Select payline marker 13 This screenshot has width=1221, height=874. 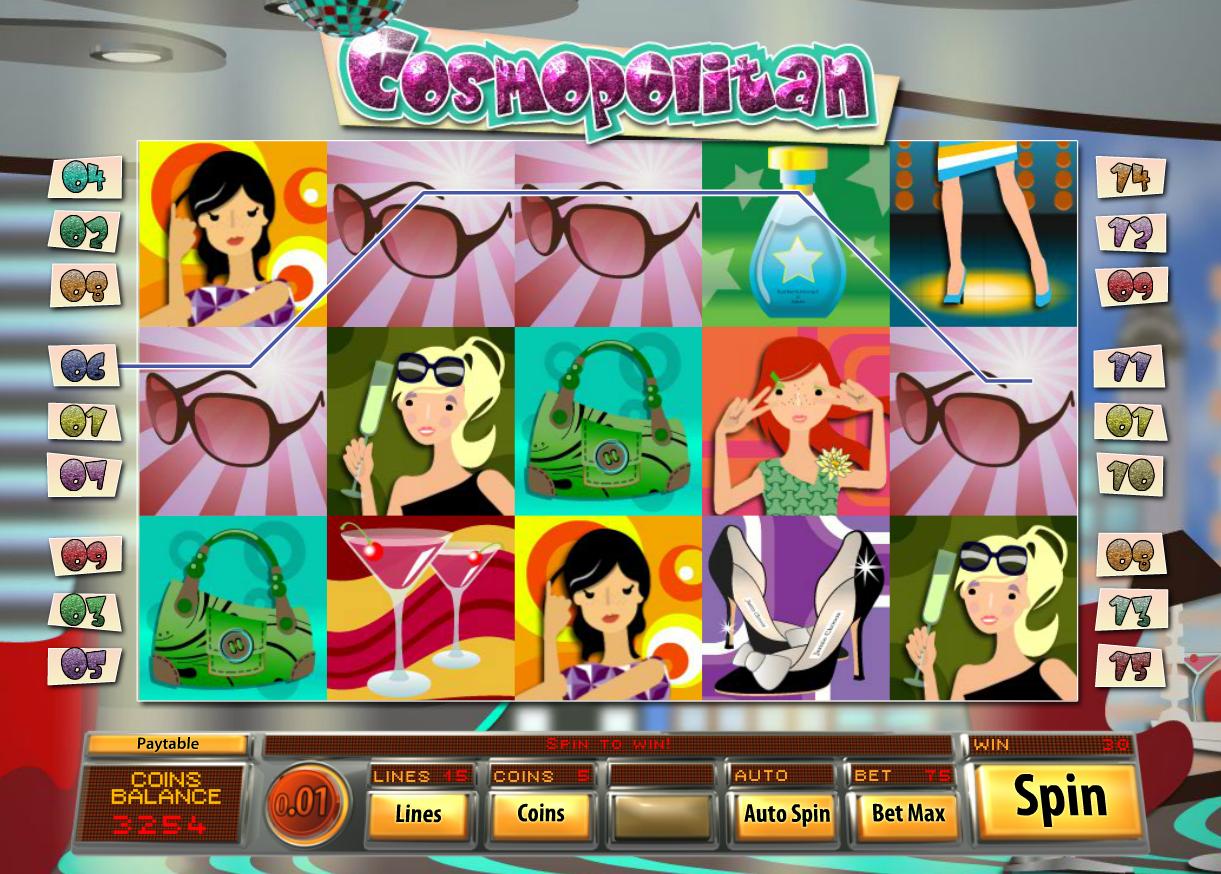(x=1131, y=610)
